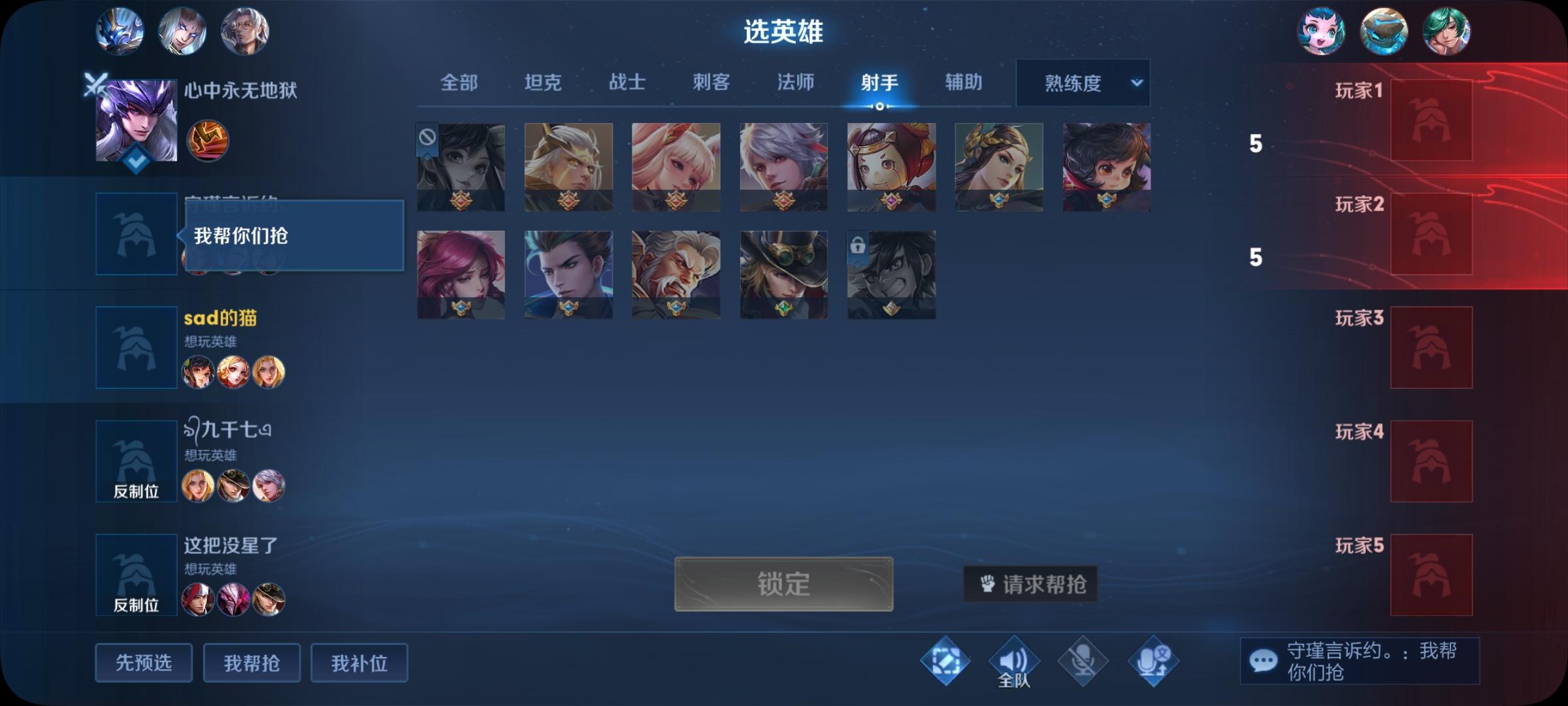Open the quick chat phrases icon
Image resolution: width=1568 pixels, height=706 pixels.
pos(945,661)
